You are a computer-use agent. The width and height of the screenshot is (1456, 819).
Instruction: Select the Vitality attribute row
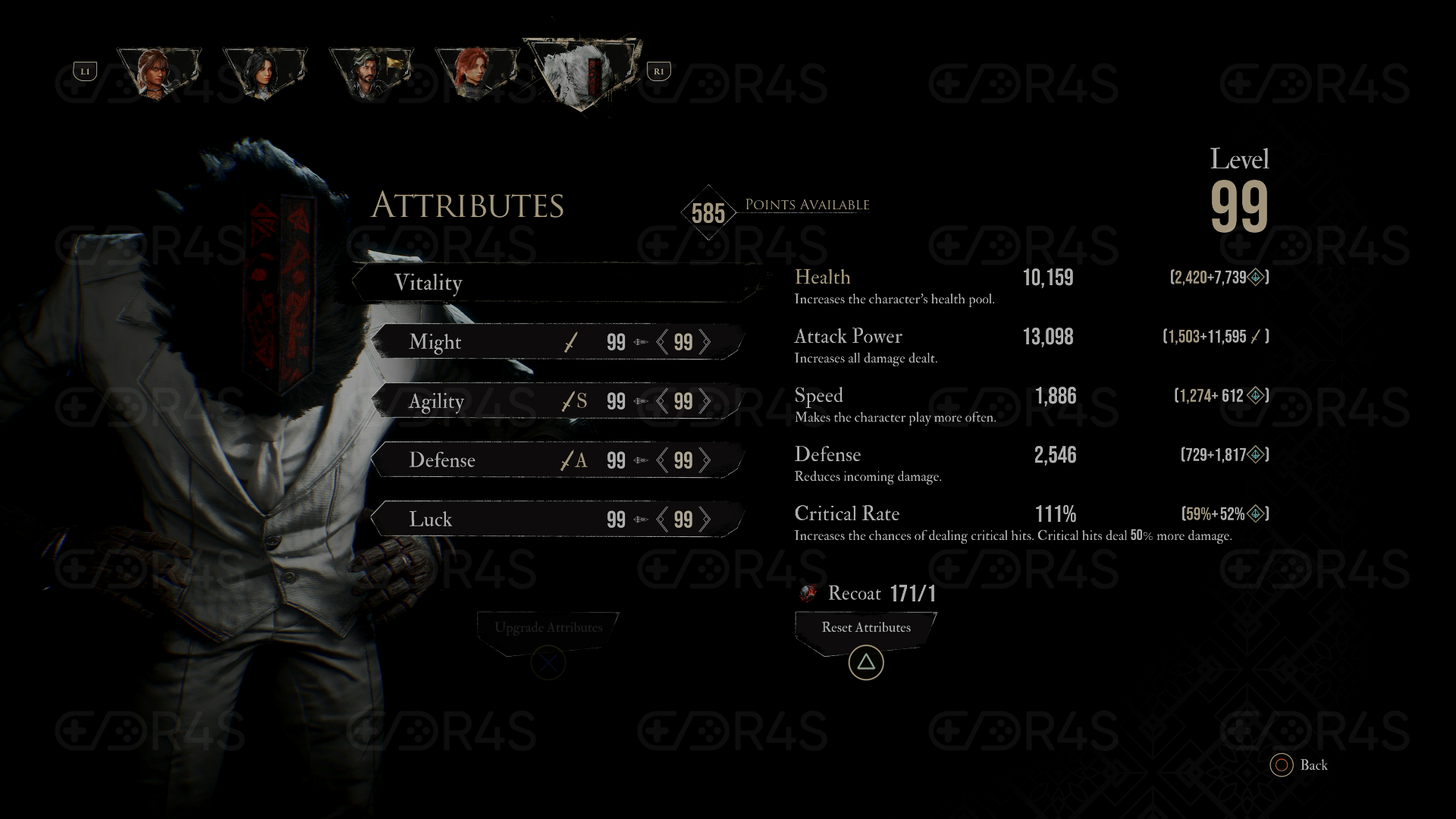[x=557, y=283]
